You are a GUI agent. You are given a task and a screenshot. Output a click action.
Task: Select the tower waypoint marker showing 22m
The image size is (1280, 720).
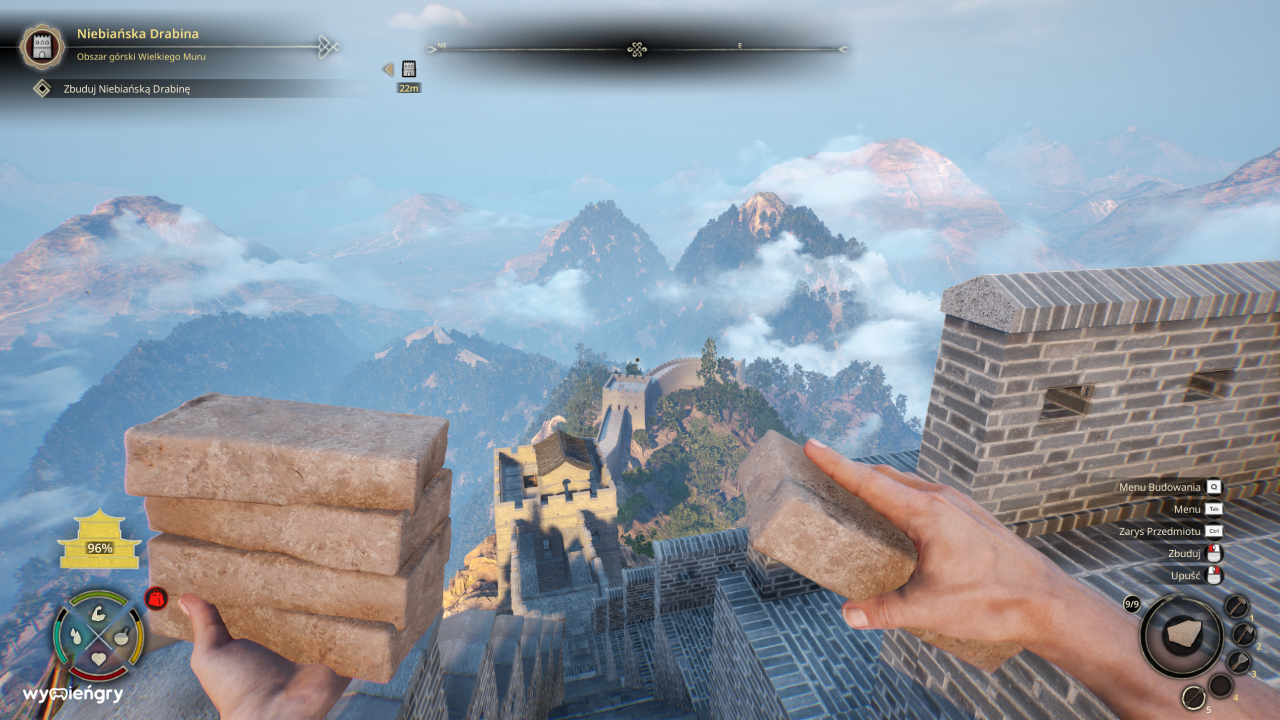408,70
